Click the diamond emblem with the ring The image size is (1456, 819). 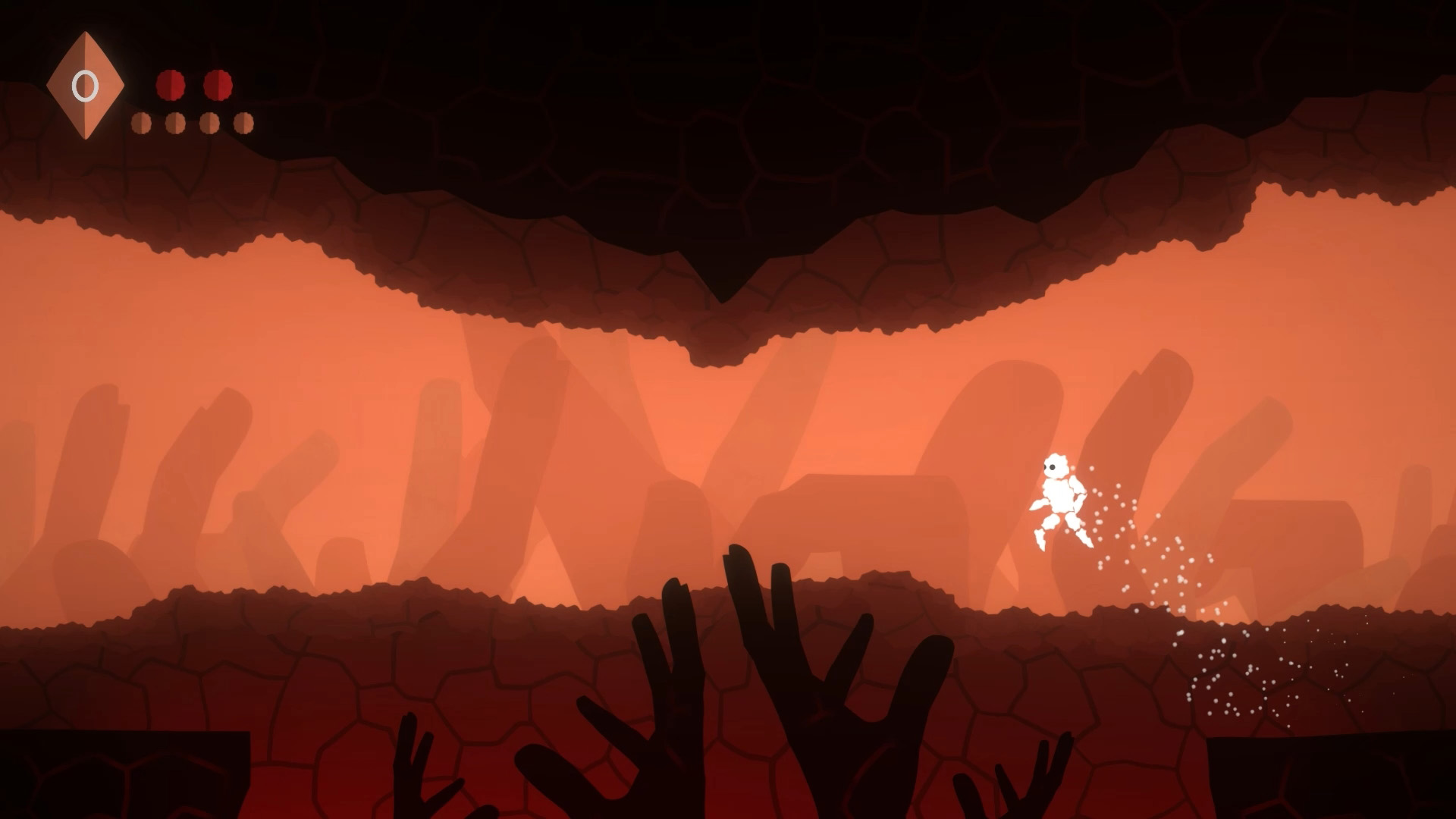click(x=85, y=86)
